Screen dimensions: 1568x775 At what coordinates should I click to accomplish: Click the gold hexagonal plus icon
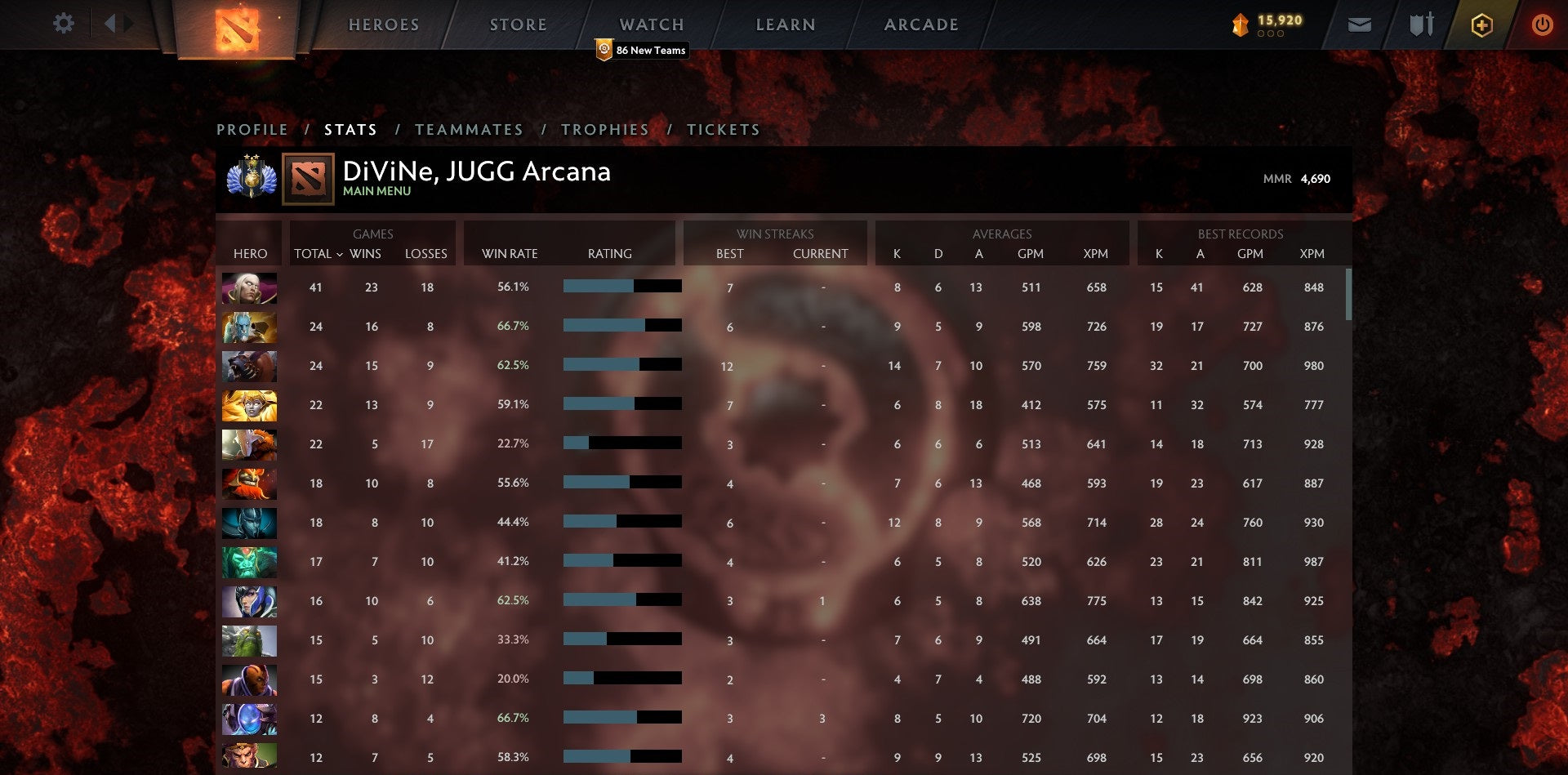pyautogui.click(x=1482, y=24)
